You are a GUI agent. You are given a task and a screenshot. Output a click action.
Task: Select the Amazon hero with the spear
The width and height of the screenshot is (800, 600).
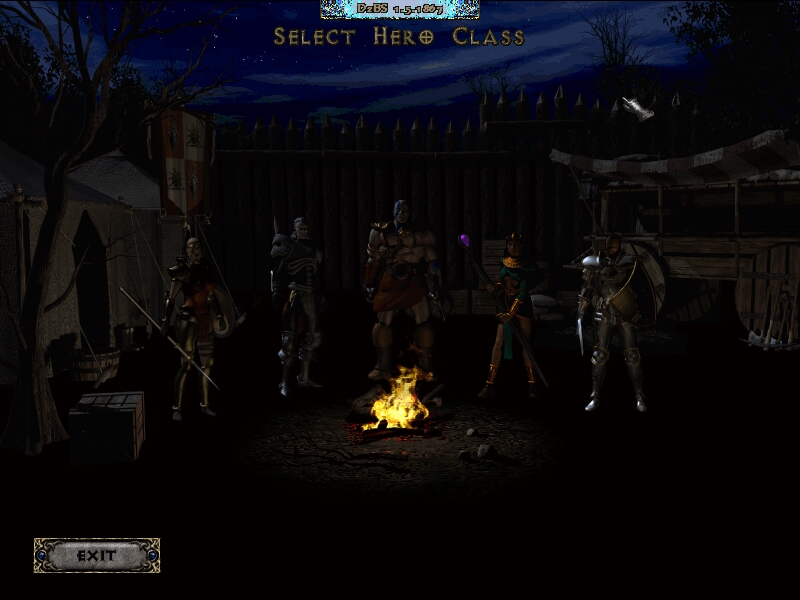(x=195, y=320)
